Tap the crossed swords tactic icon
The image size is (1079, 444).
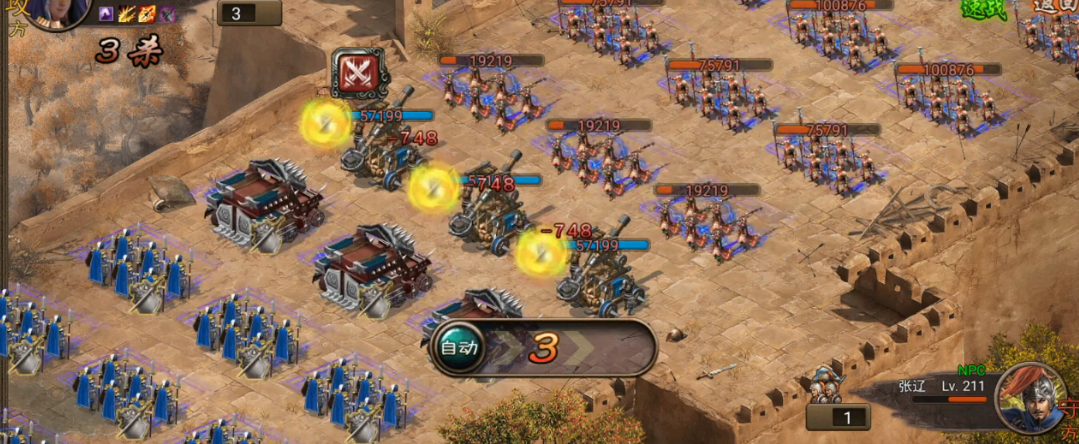tap(357, 74)
